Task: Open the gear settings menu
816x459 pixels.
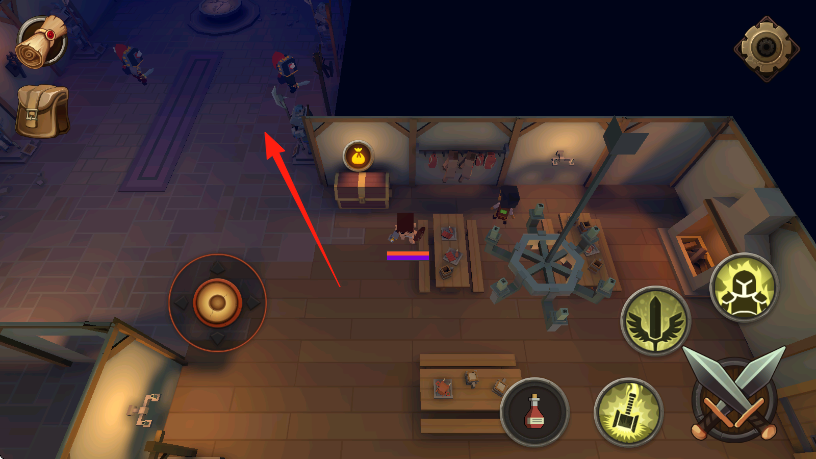Action: 766,47
